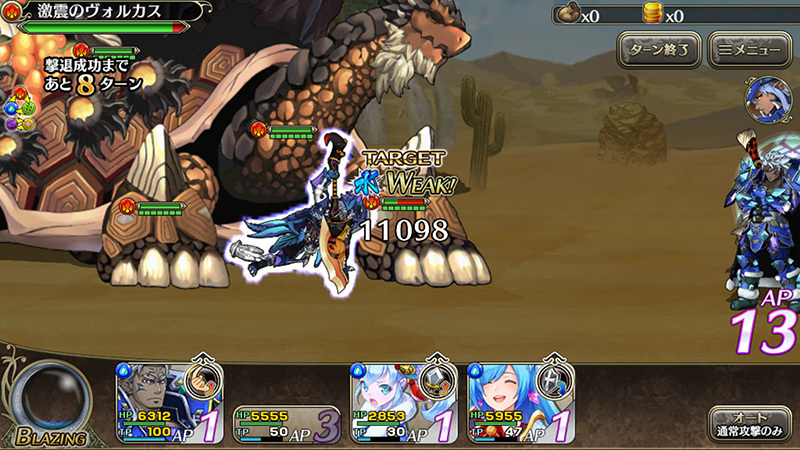Tap the white-haired character's round portrait
Viewport: 800px width, 450px height.
coord(765,95)
